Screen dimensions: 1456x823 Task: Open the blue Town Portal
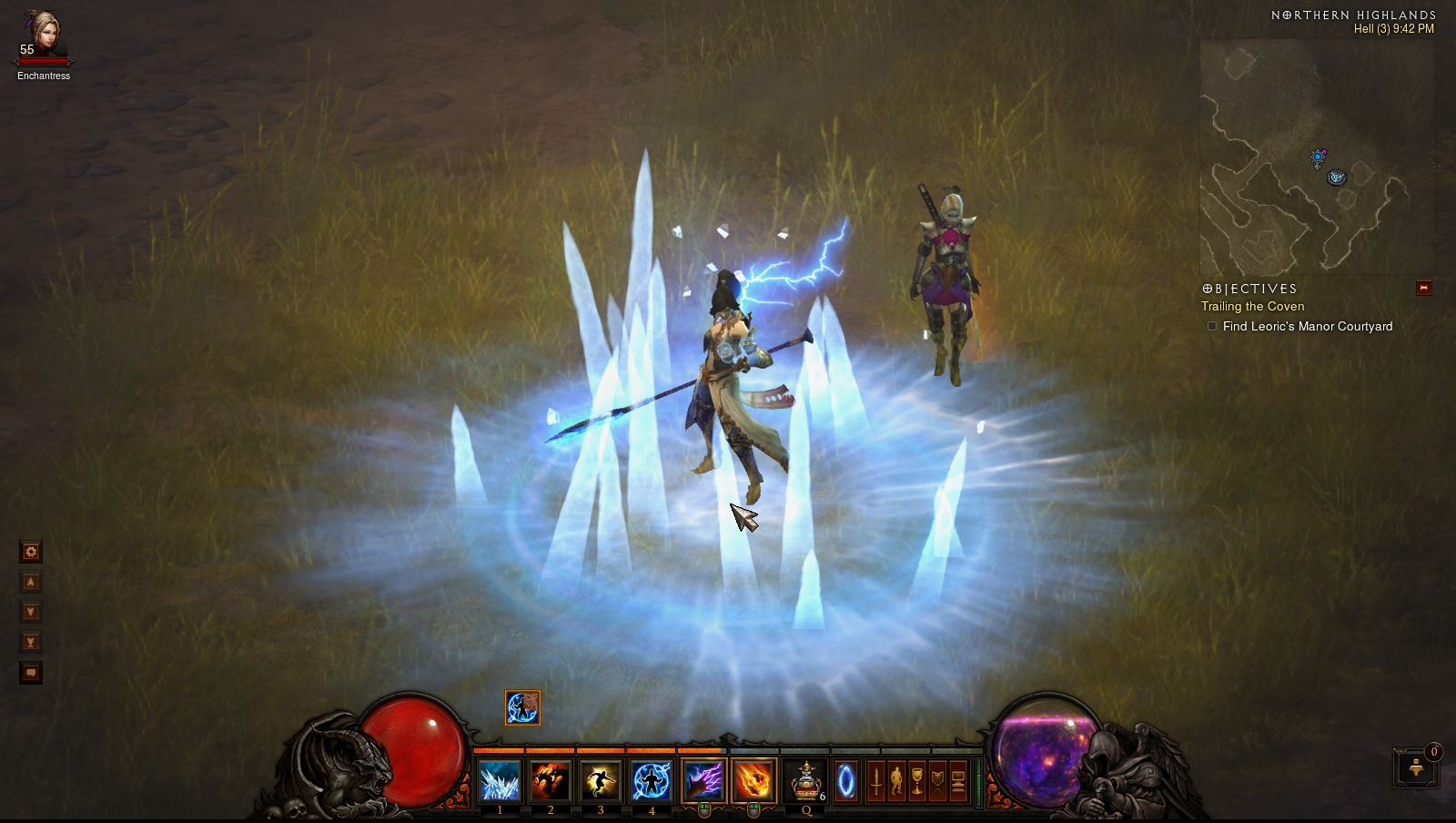[x=846, y=781]
